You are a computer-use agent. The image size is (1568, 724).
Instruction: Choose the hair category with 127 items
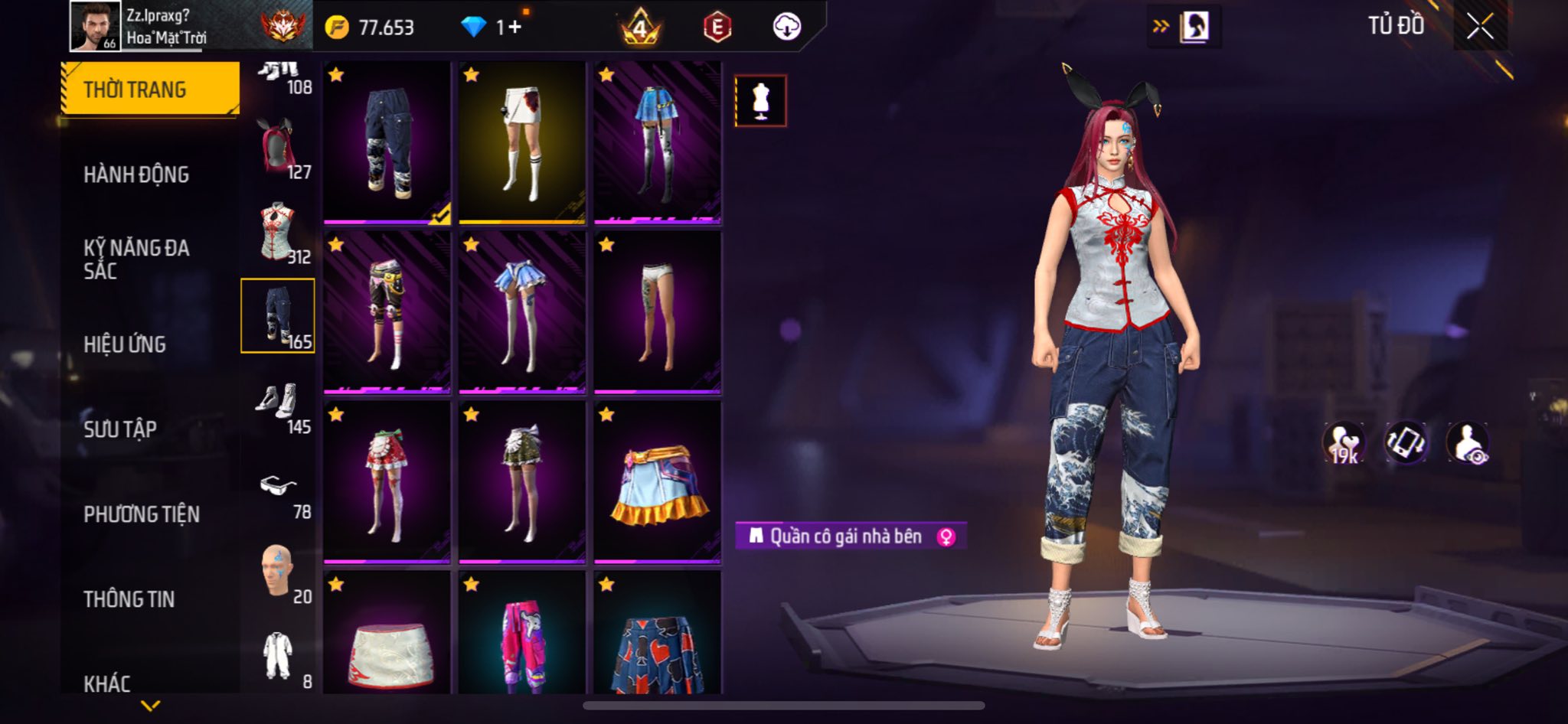point(278,147)
